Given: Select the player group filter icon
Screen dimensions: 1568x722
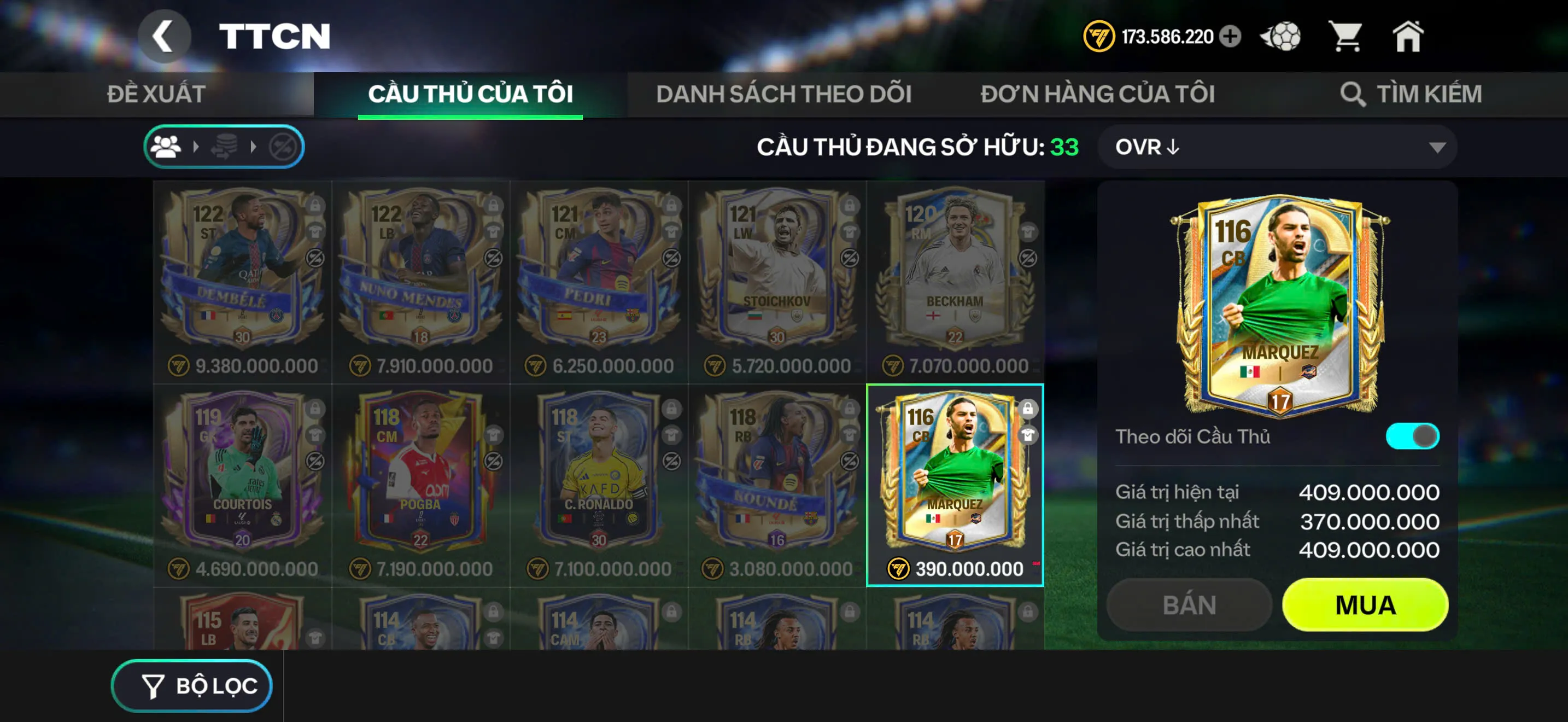Looking at the screenshot, I should coord(166,146).
